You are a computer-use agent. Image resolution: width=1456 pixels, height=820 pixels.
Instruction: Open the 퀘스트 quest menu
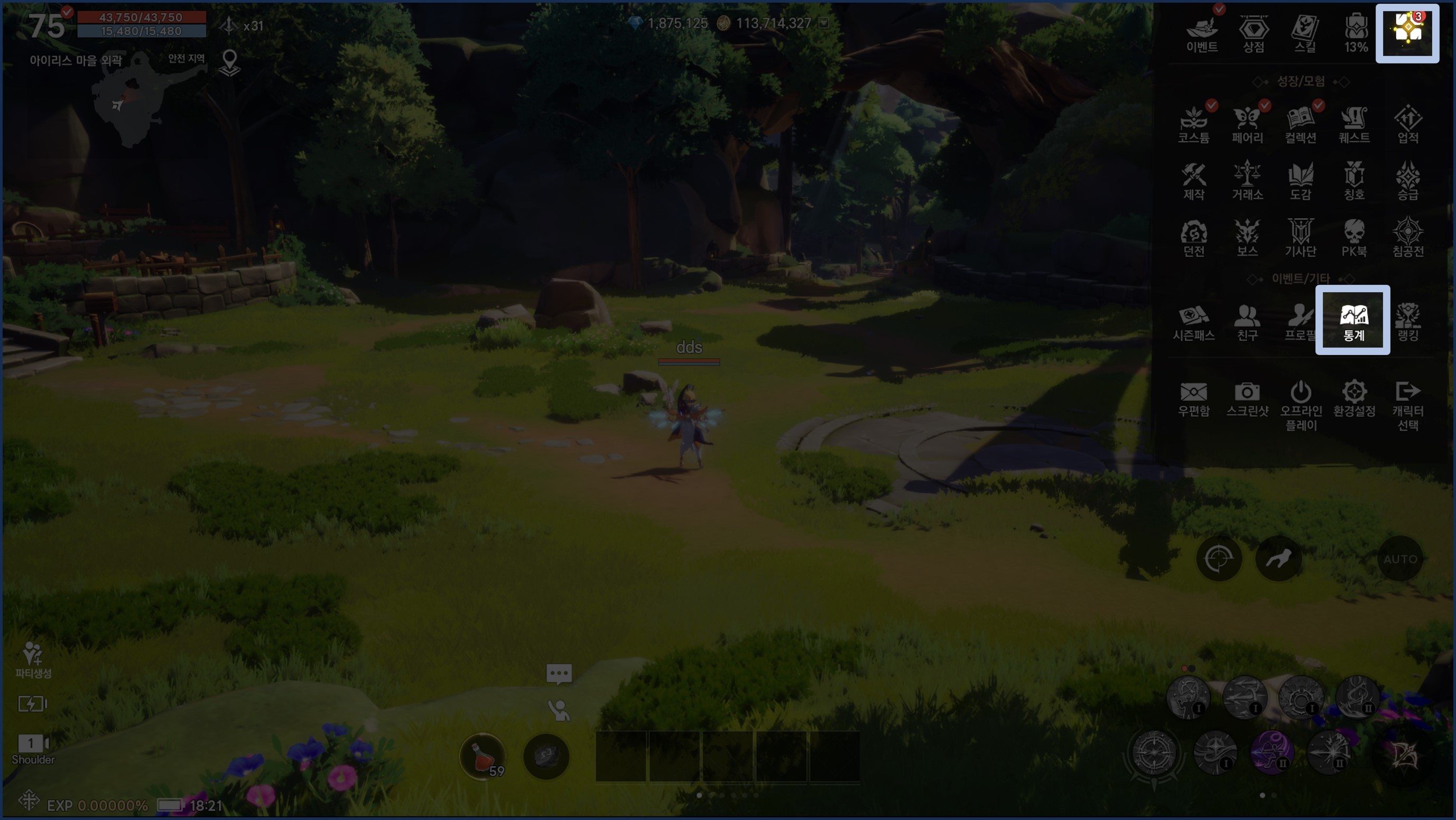pyautogui.click(x=1354, y=124)
